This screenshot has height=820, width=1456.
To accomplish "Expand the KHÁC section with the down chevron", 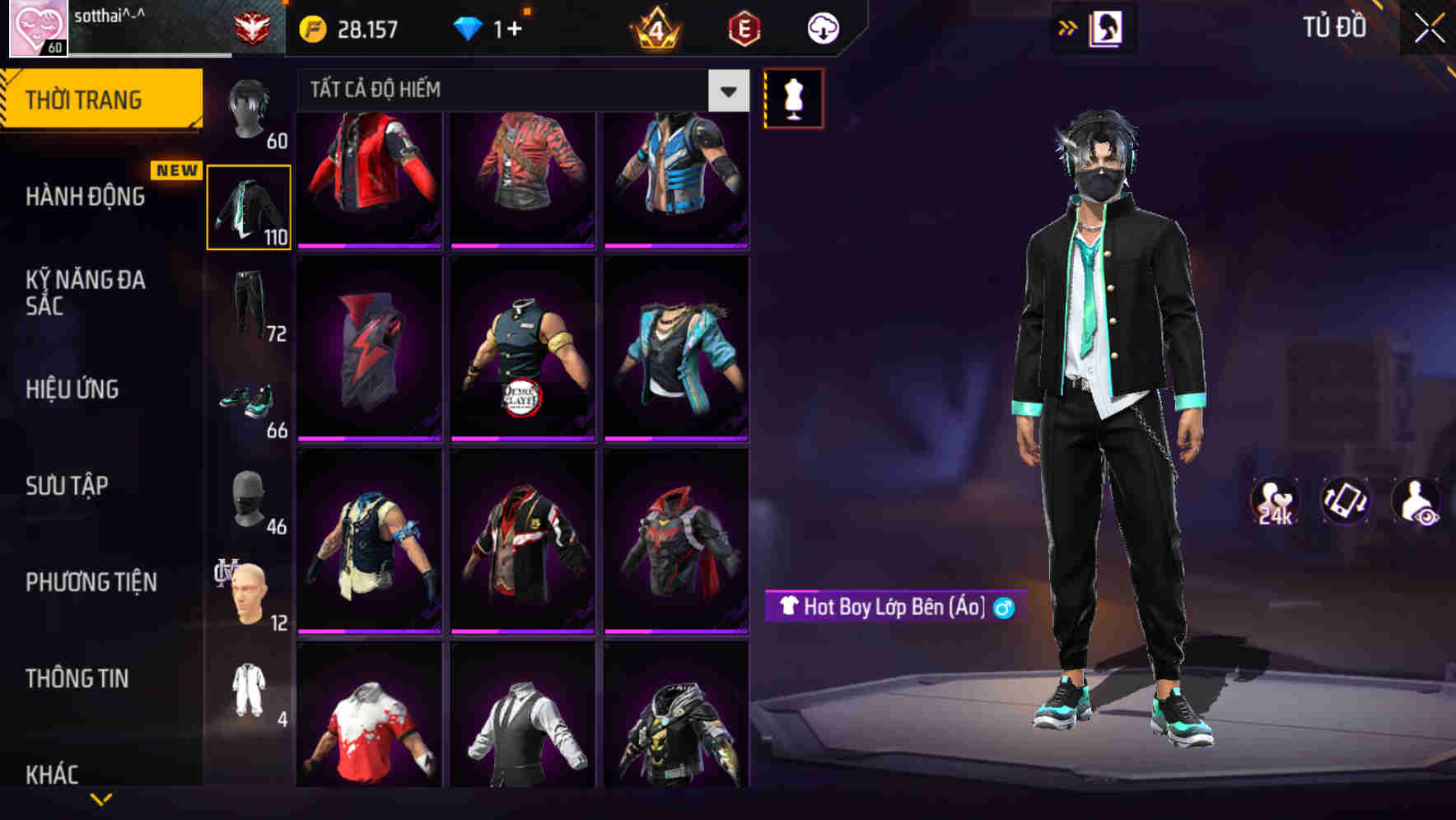I will coord(103,799).
